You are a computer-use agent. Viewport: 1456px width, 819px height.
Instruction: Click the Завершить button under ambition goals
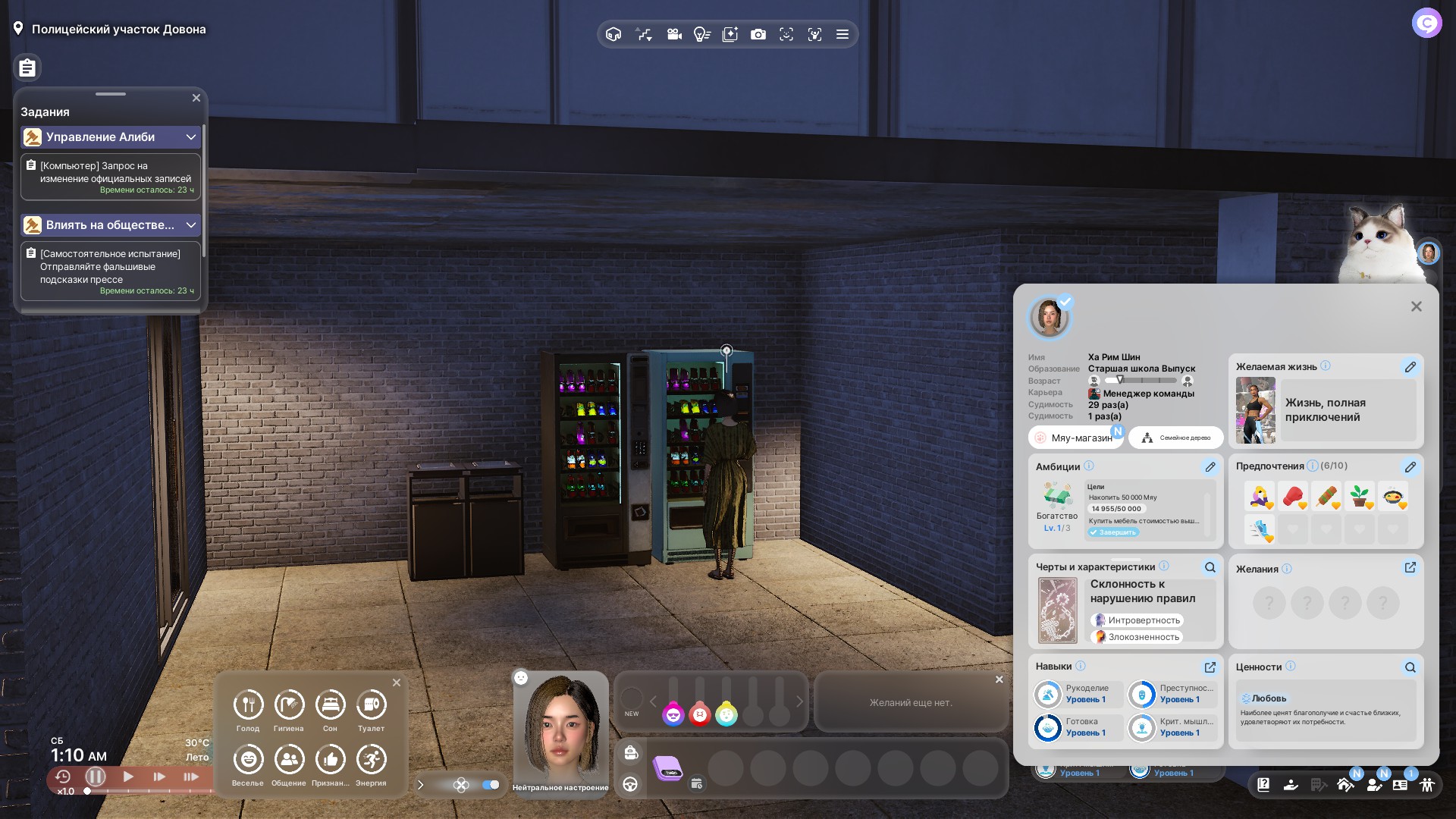point(1113,532)
